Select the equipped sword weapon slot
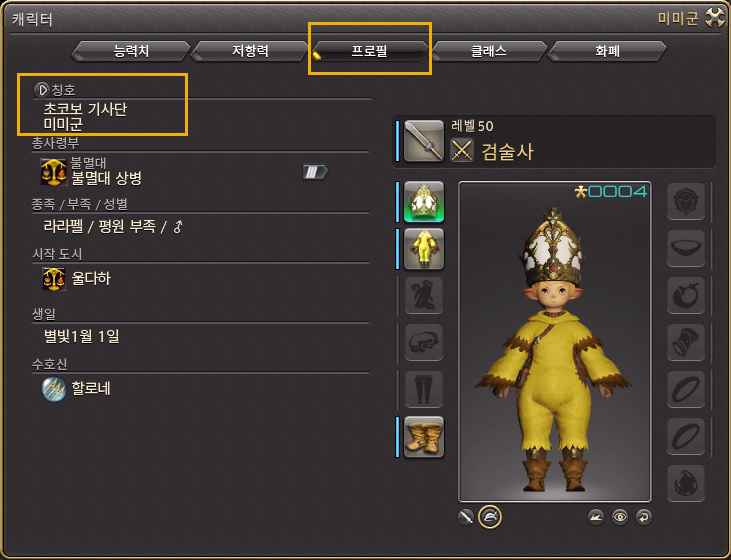The height and width of the screenshot is (560, 731). tap(424, 142)
